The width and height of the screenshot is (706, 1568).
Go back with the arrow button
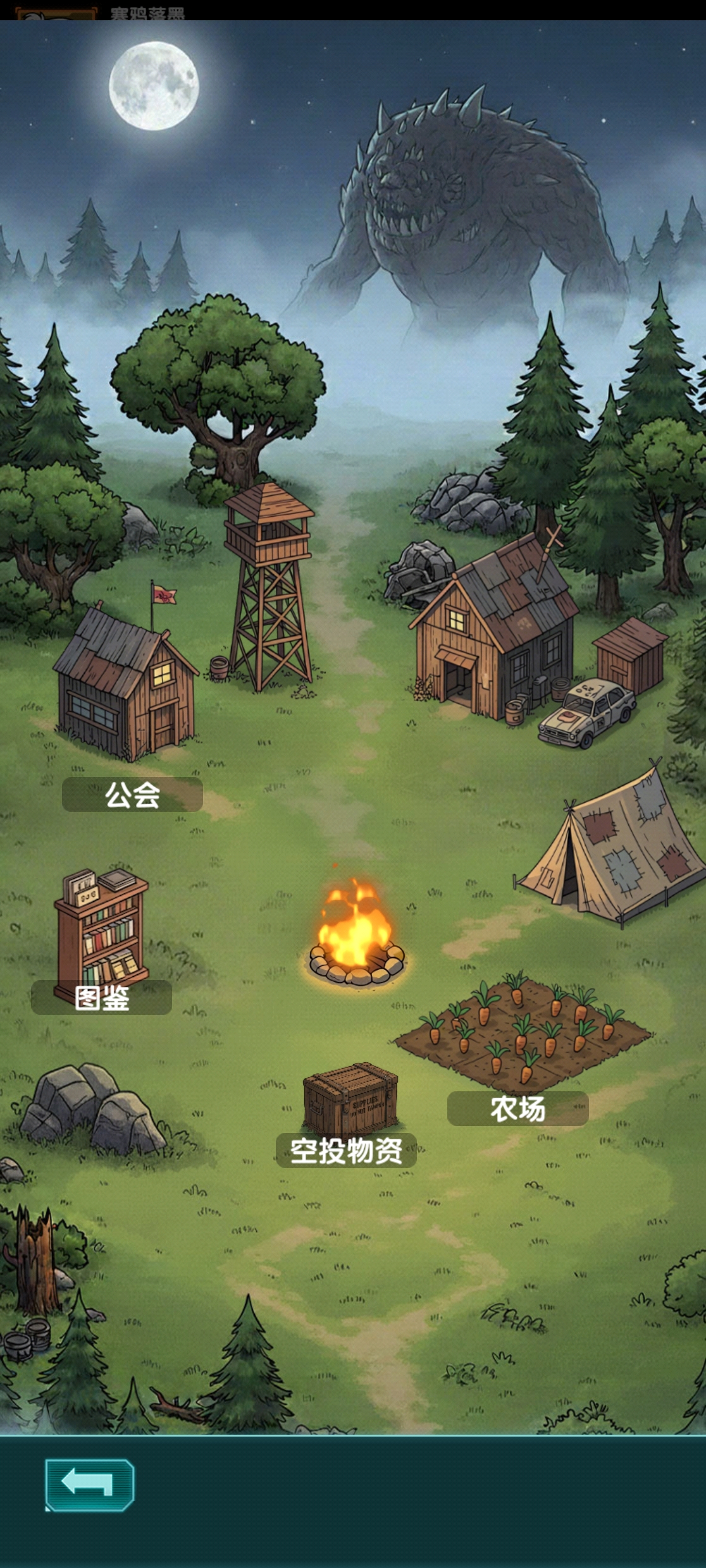[89, 1485]
